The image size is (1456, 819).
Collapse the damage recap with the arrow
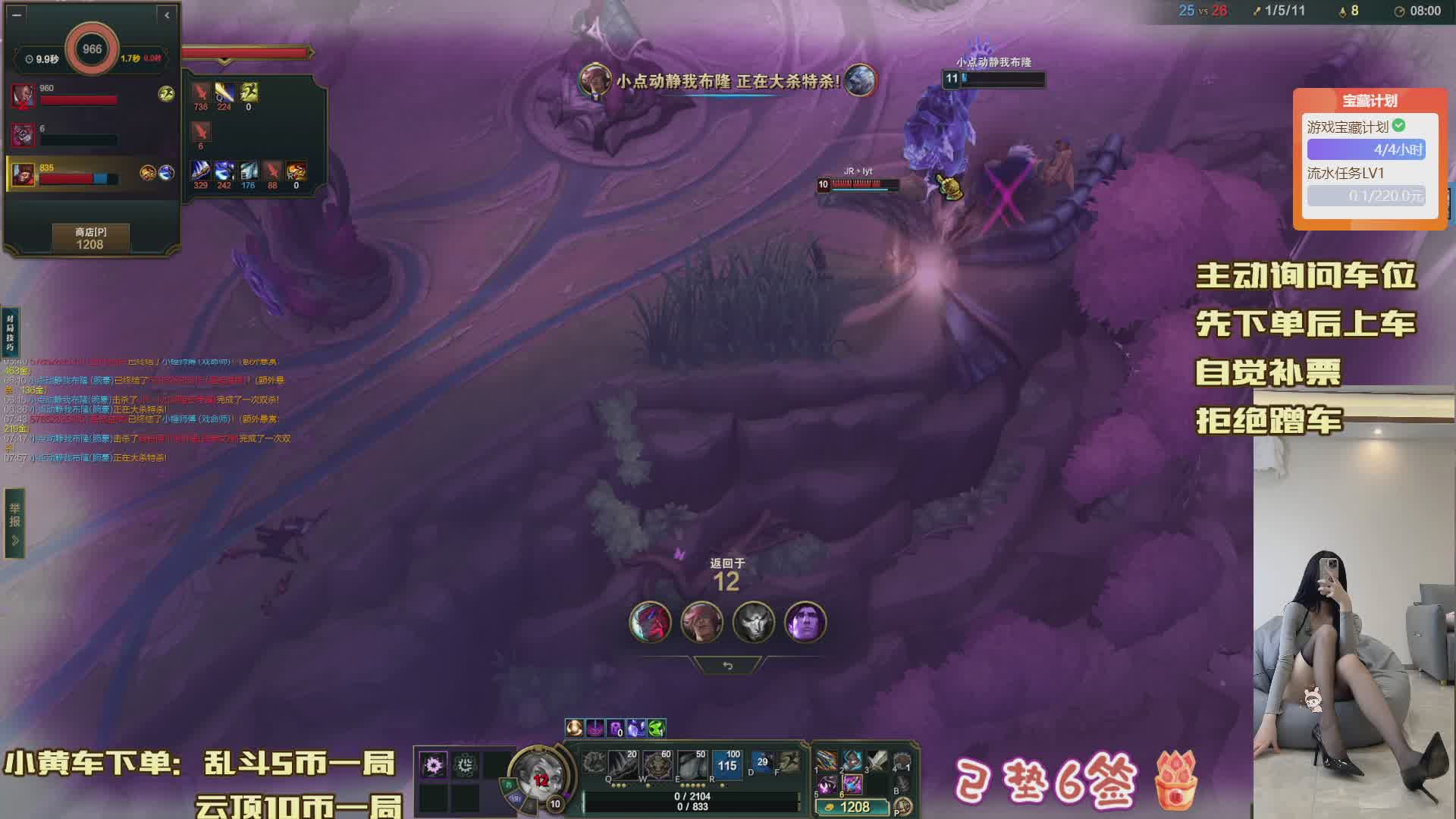tap(167, 14)
